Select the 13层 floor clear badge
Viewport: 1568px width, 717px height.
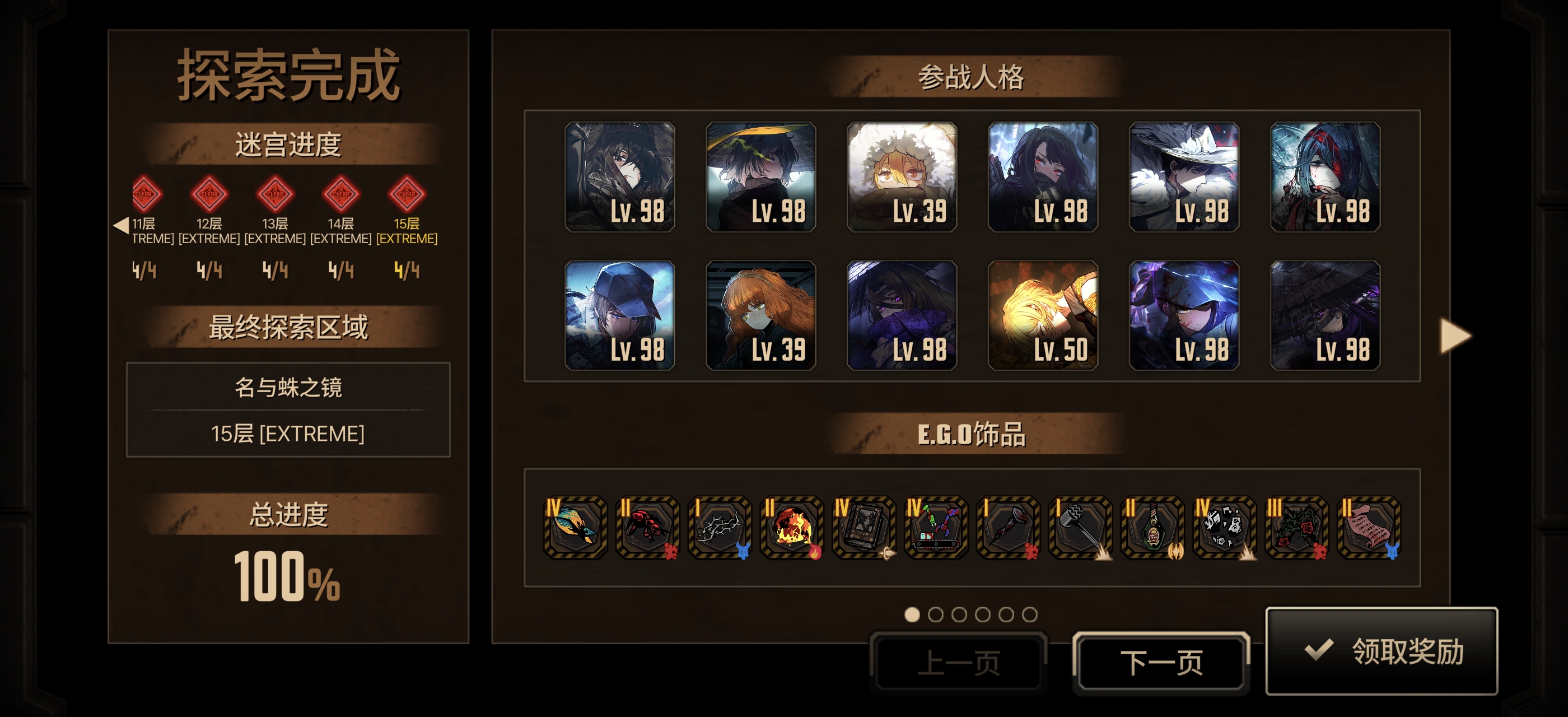pos(276,196)
